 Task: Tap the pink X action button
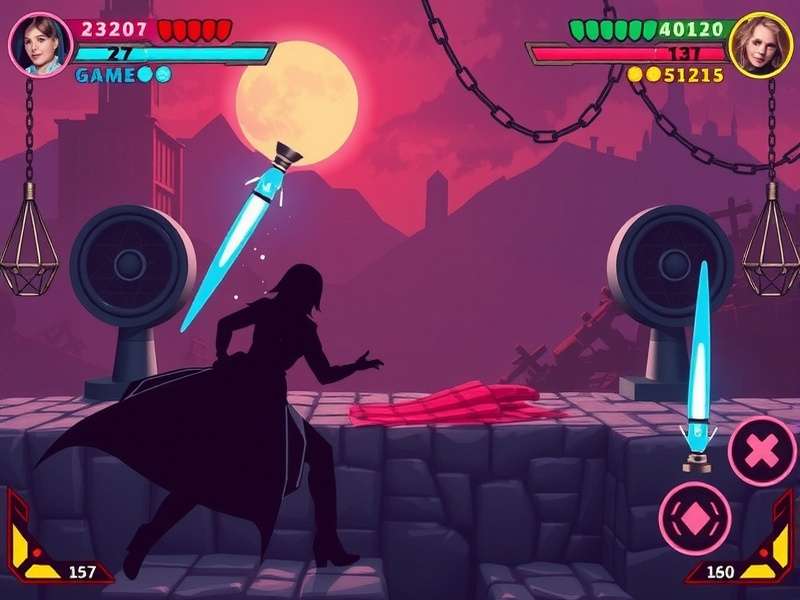point(762,451)
